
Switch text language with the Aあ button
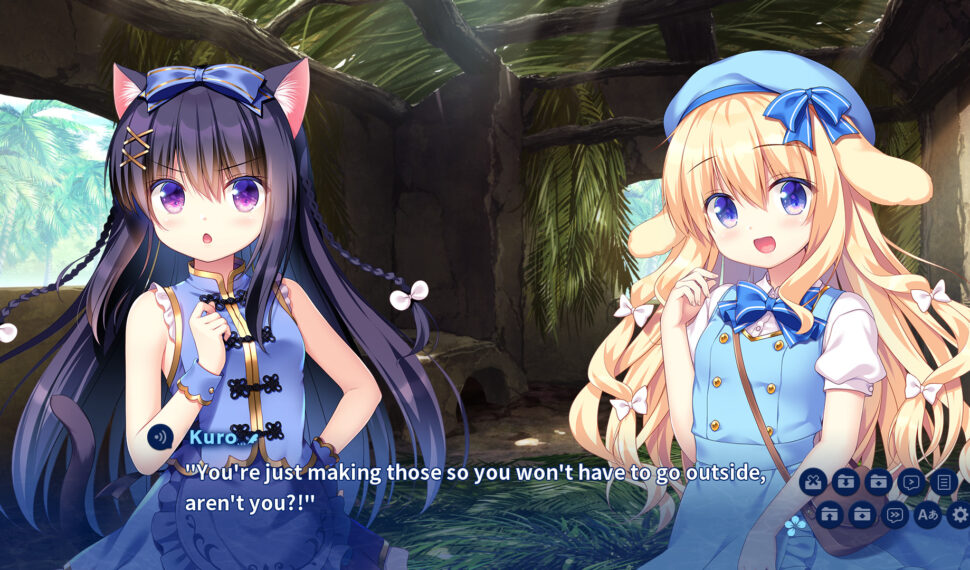point(927,515)
